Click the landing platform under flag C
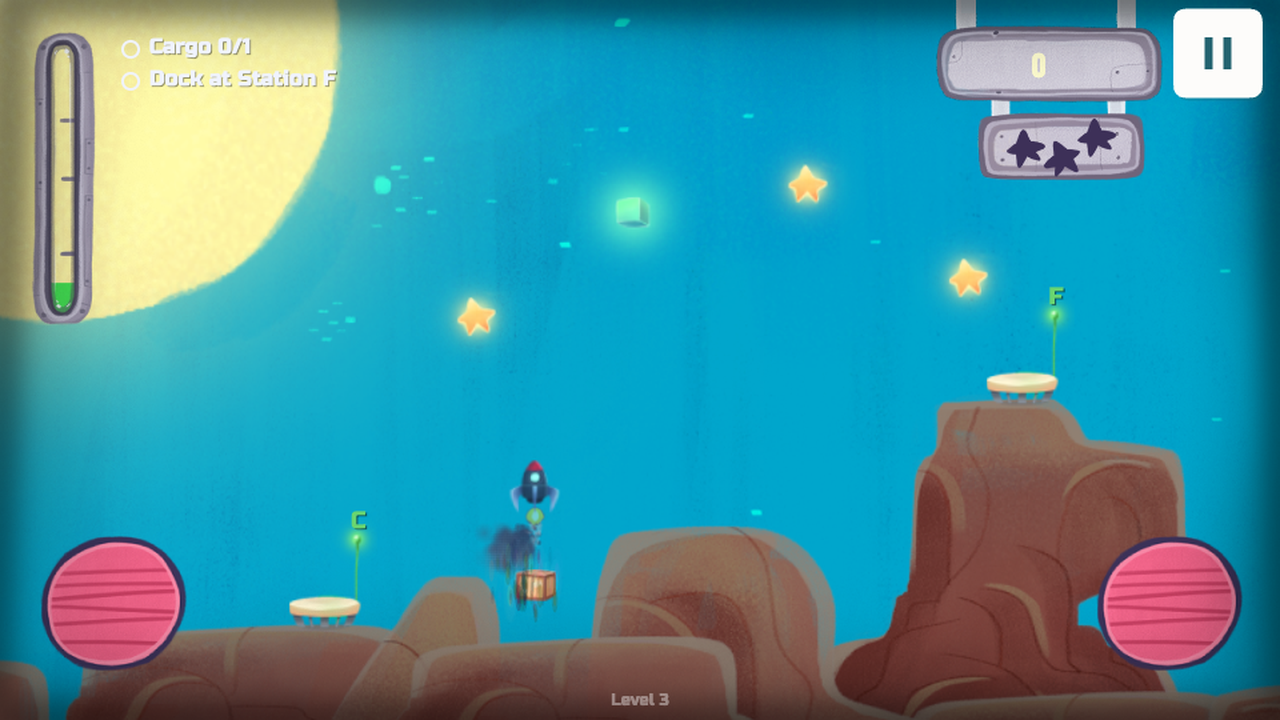 tap(323, 607)
